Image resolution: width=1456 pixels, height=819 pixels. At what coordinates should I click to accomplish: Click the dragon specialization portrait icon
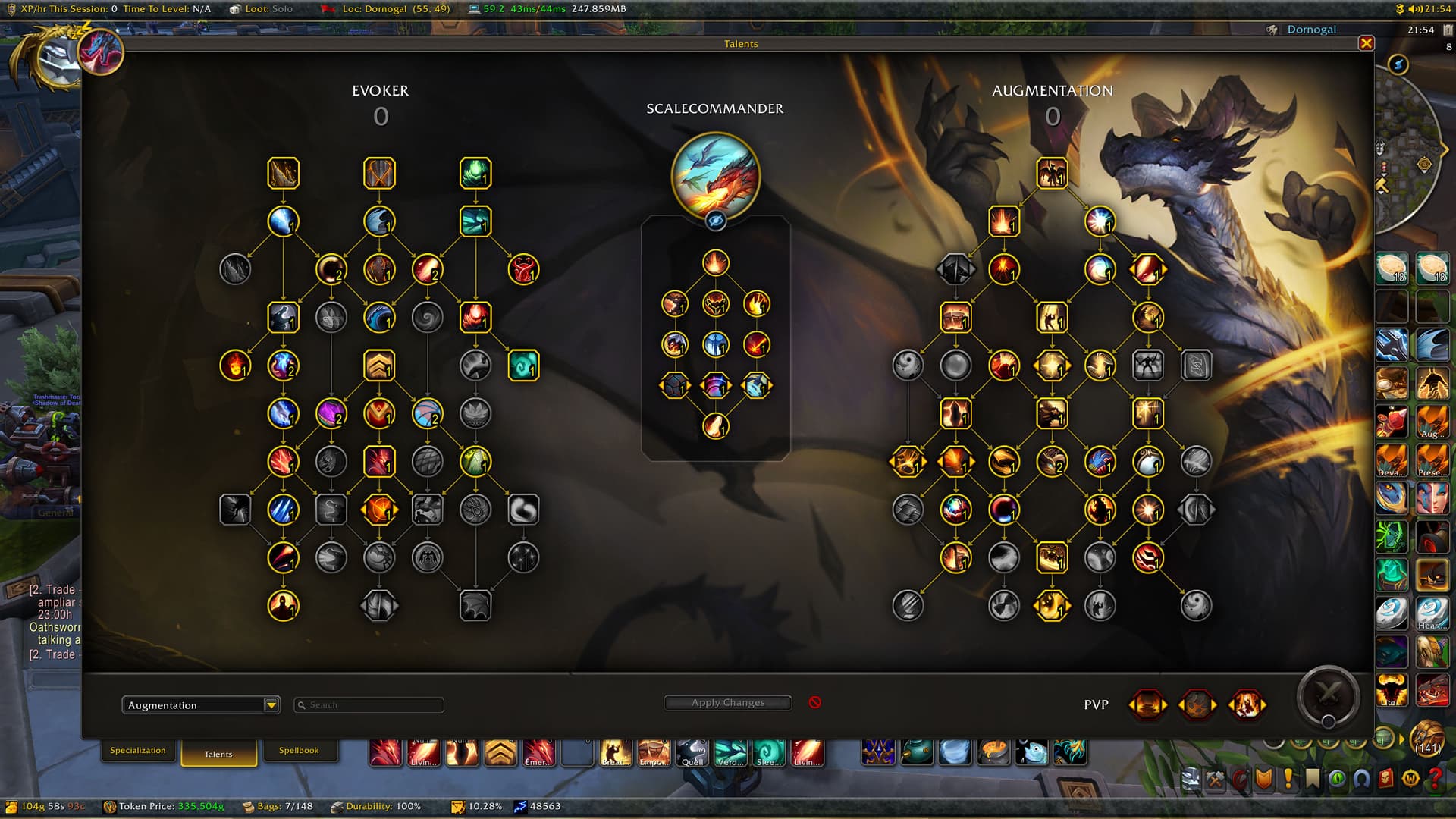[x=101, y=52]
